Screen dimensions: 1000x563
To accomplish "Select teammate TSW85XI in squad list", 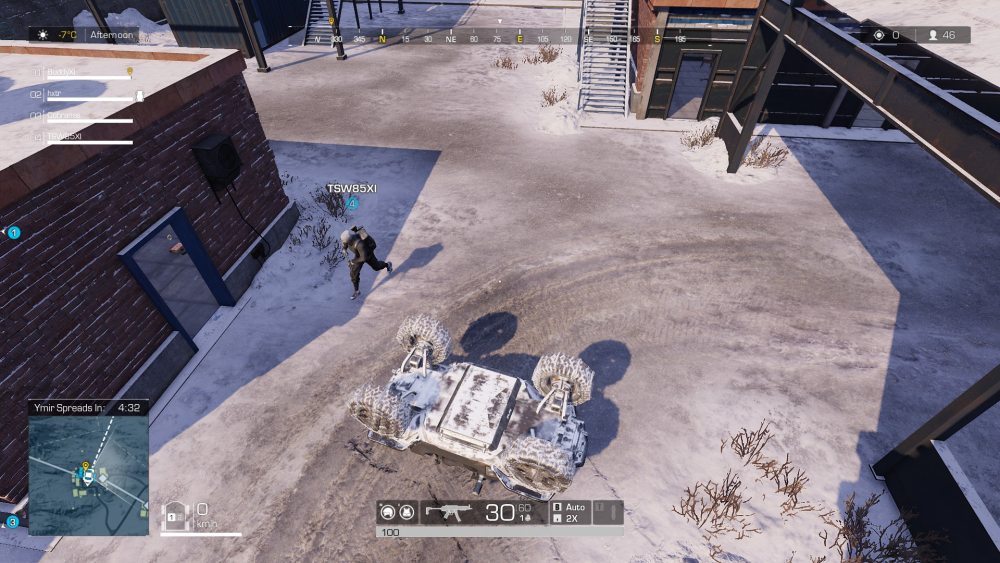I will click(x=65, y=136).
